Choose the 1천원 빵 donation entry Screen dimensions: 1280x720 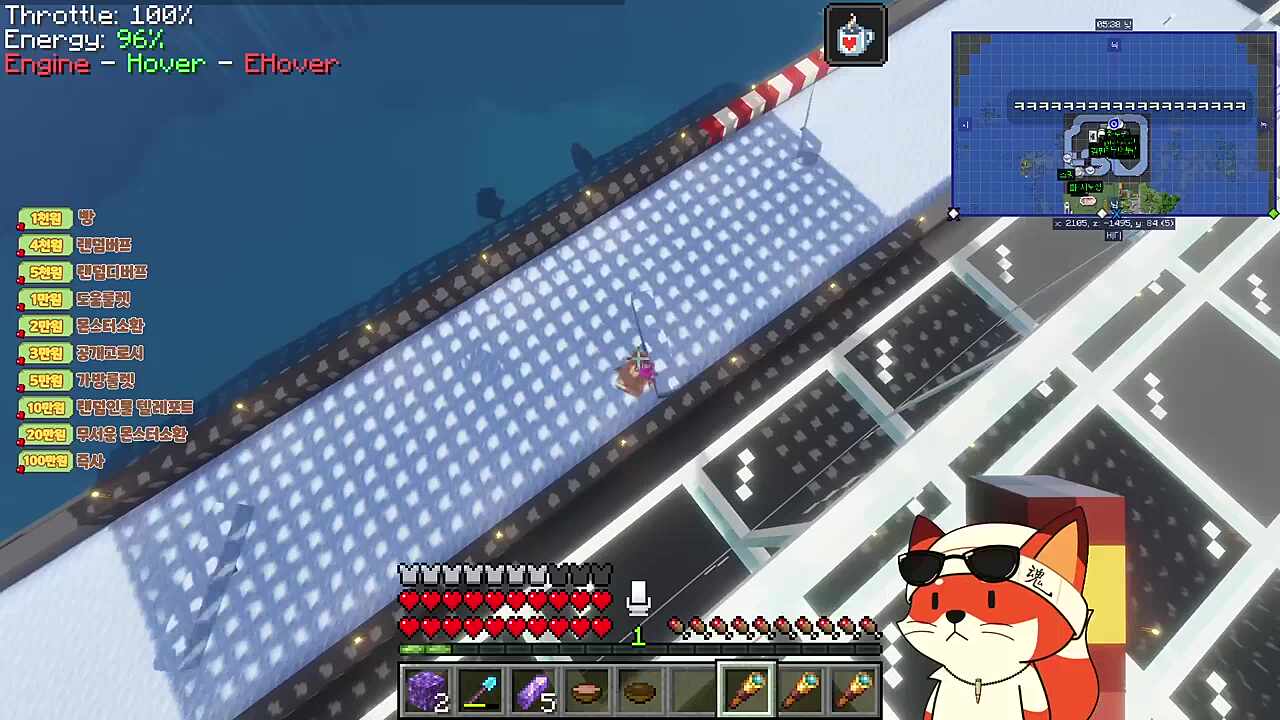(x=60, y=218)
